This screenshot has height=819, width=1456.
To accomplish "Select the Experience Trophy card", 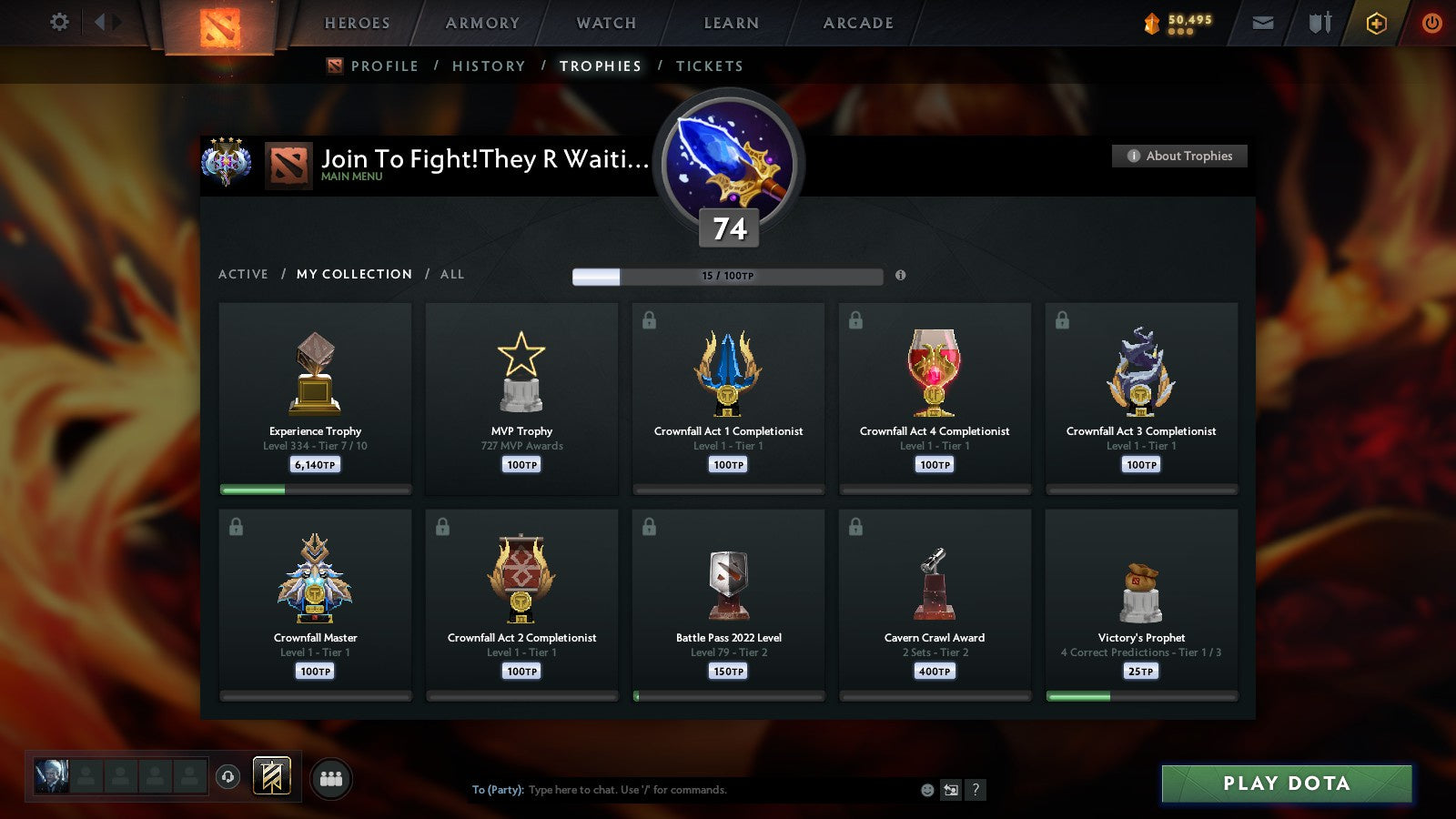I will 316,399.
